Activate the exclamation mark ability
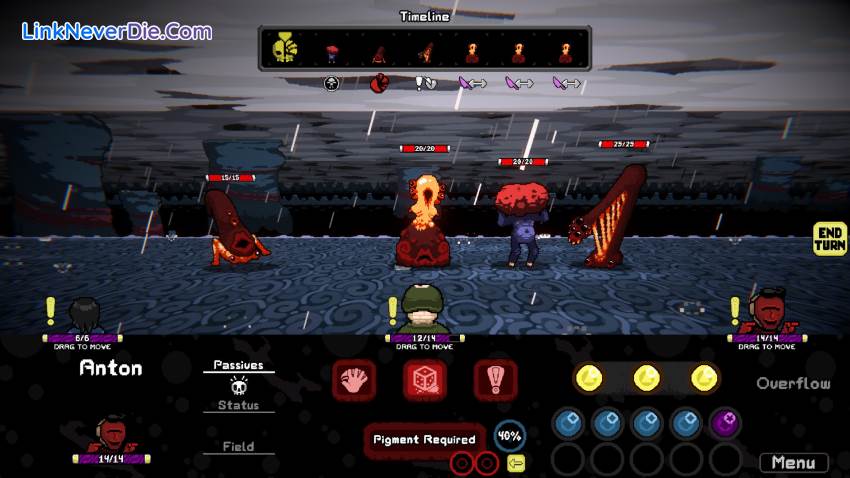The width and height of the screenshot is (850, 478). 495,380
